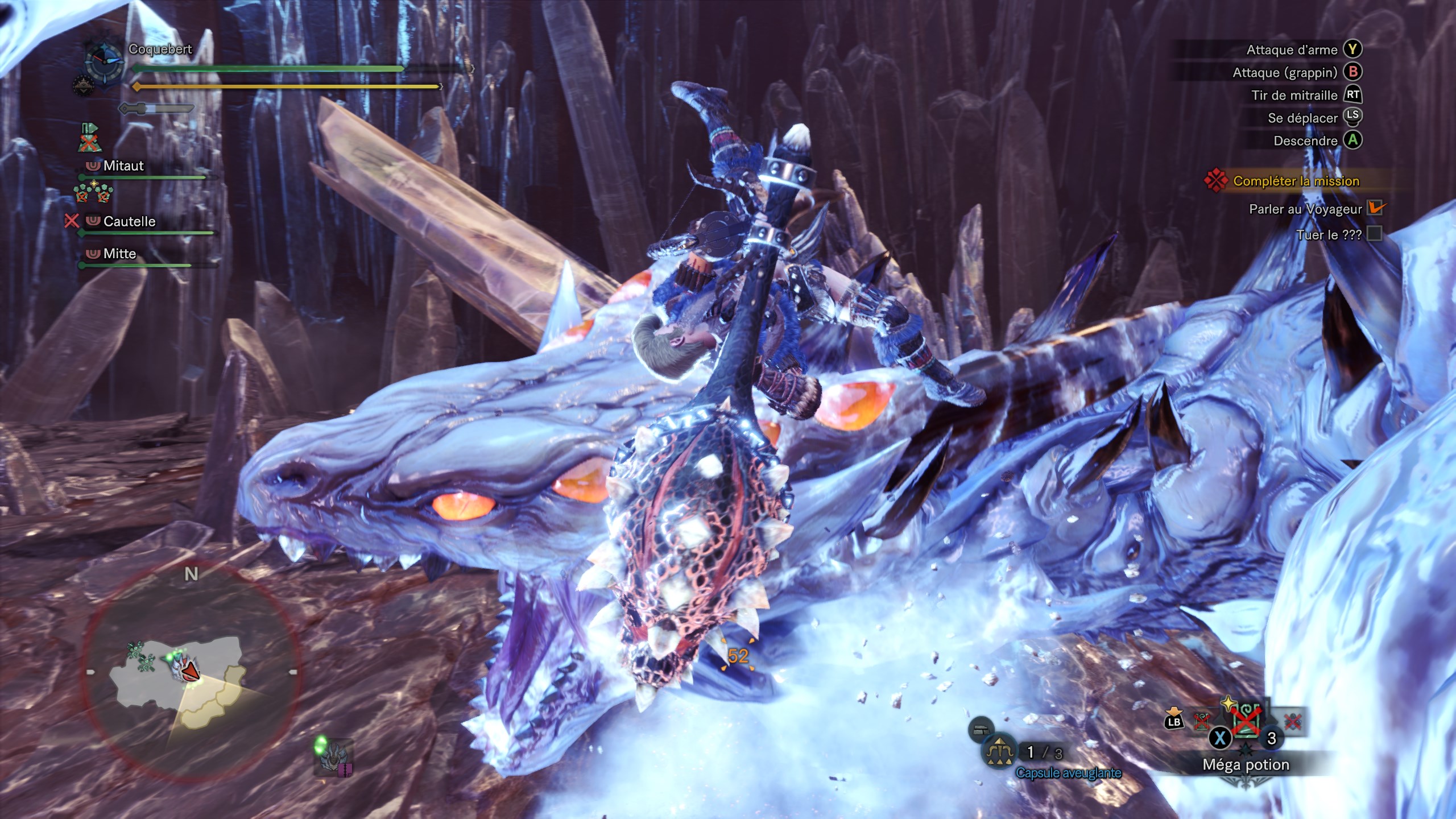This screenshot has width=1456, height=819.
Task: Open the circular minimap
Action: tap(191, 671)
